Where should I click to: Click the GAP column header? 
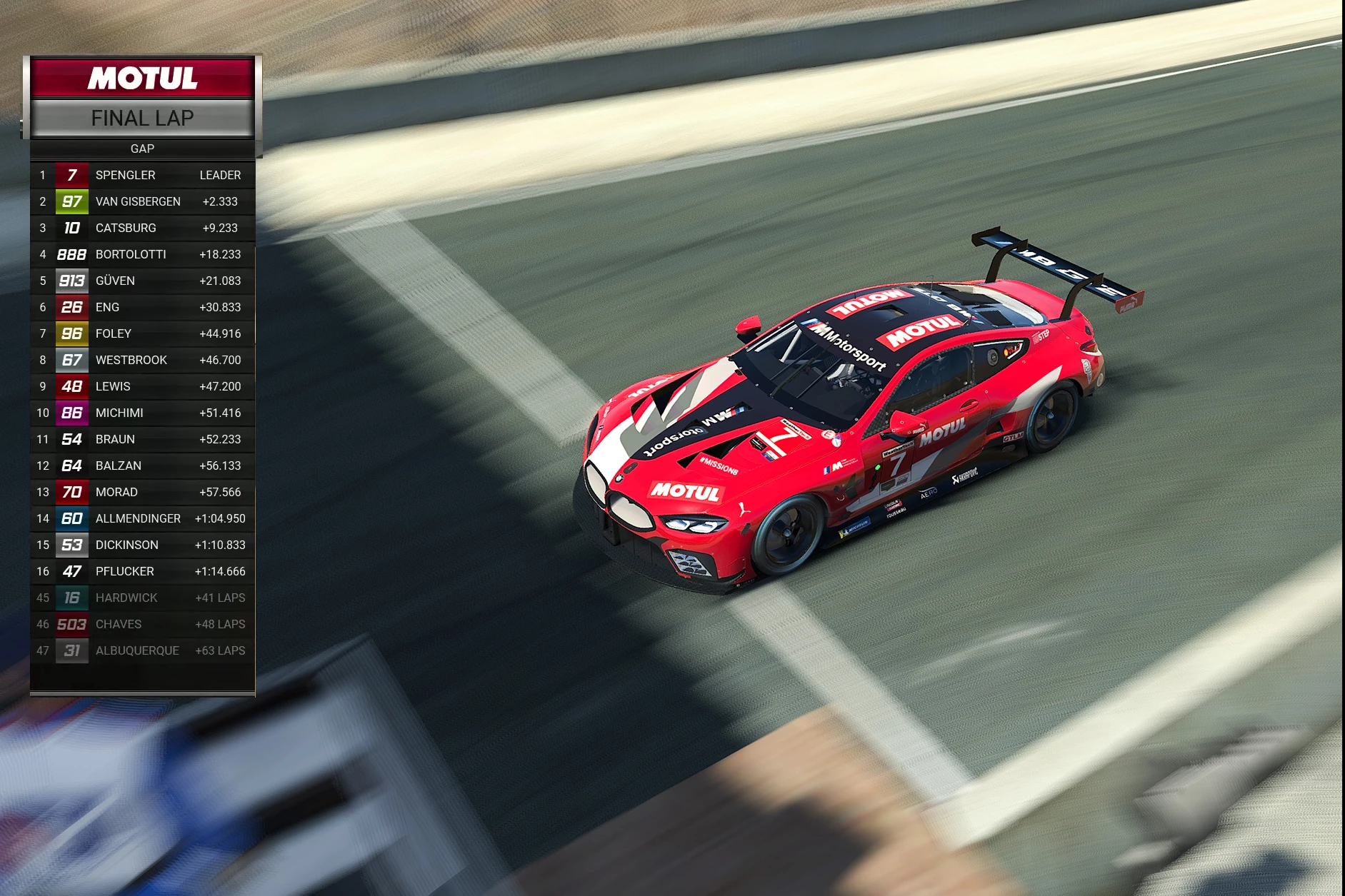coord(142,149)
